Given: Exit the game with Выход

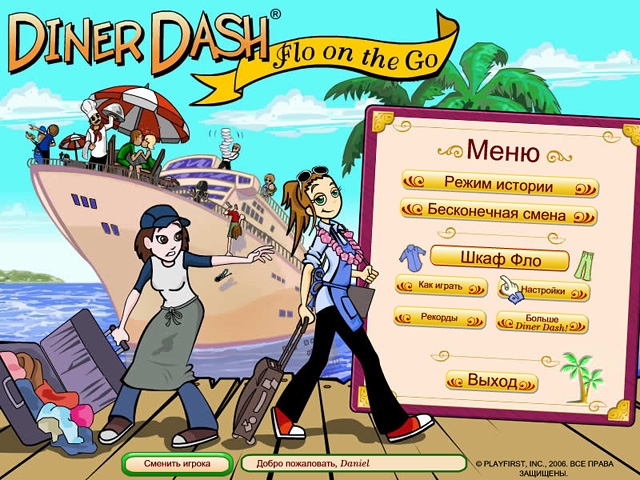Looking at the screenshot, I should [x=492, y=382].
